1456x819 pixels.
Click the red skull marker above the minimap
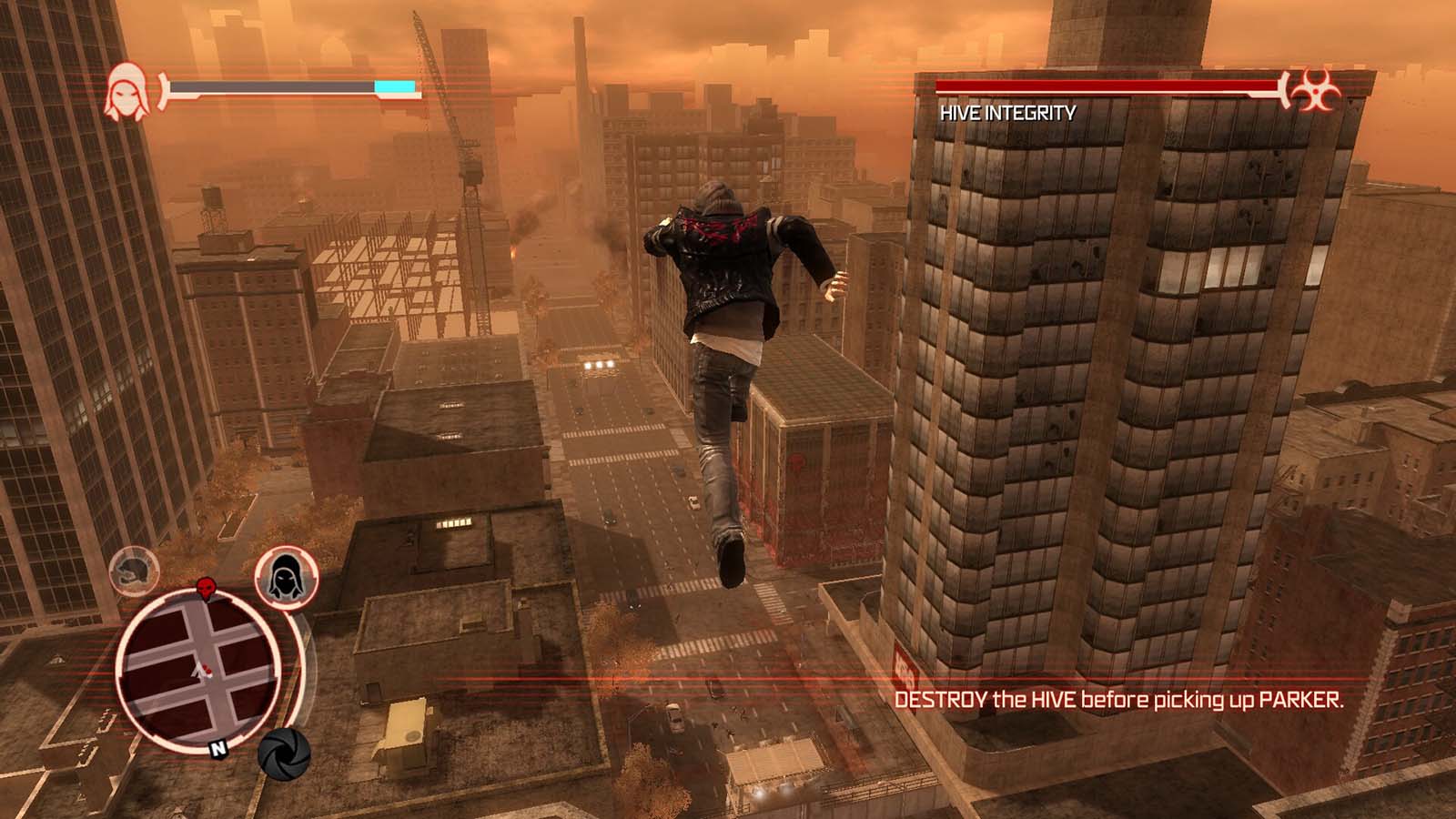click(x=205, y=588)
